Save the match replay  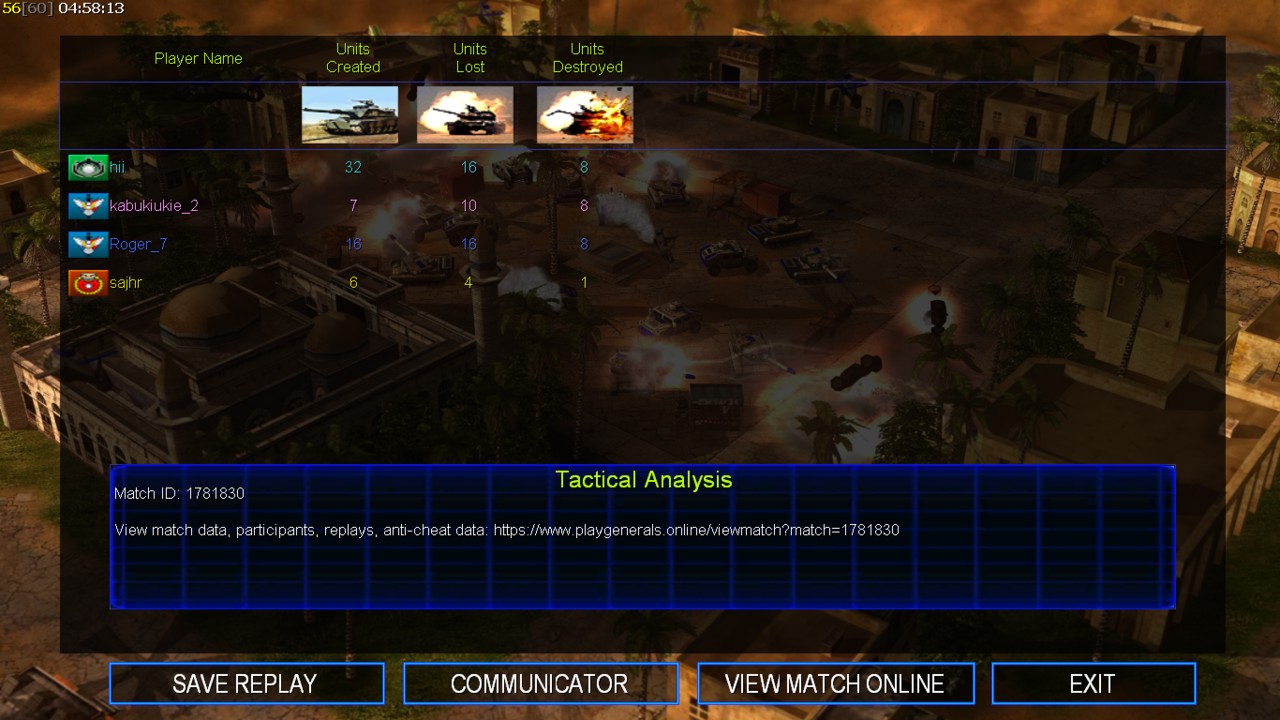(246, 684)
